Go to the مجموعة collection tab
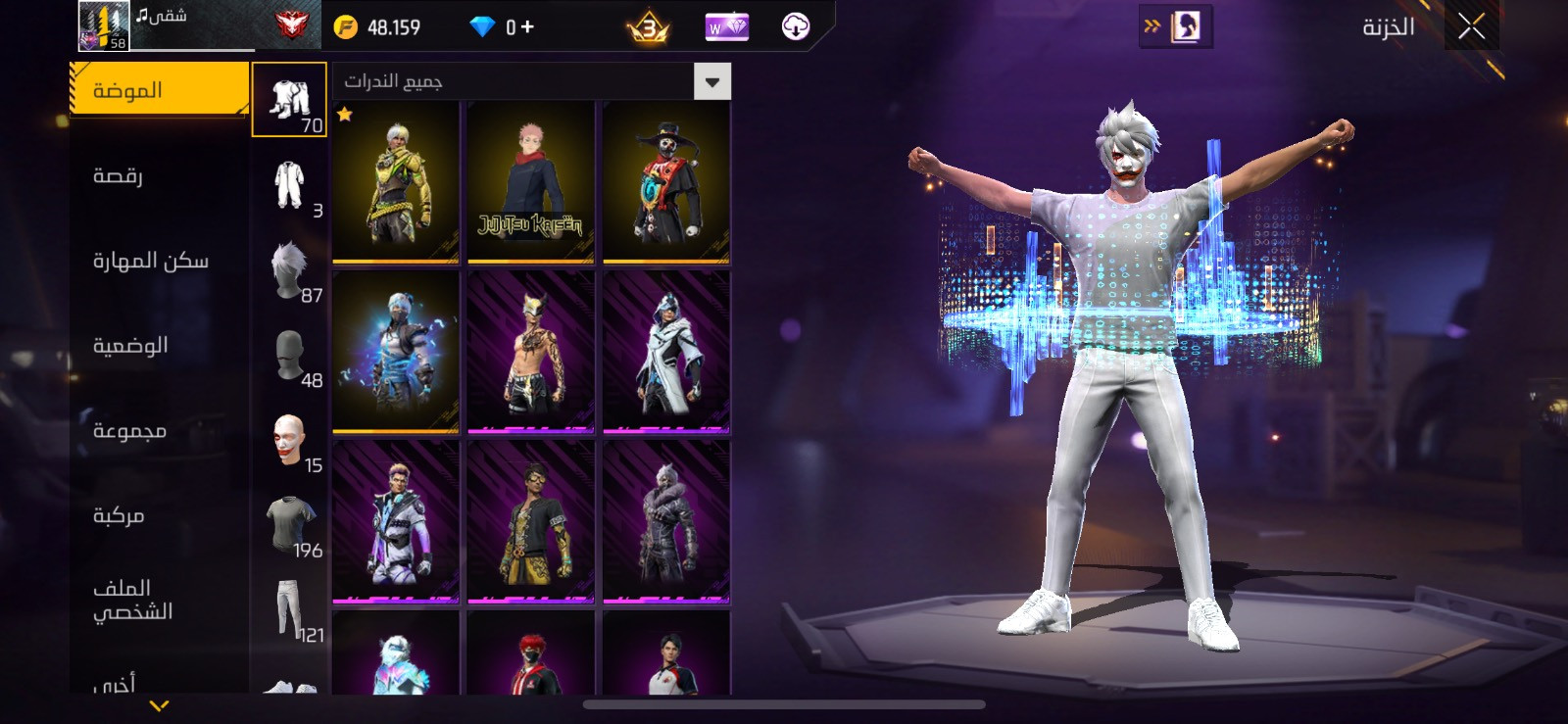1568x724 pixels. tap(129, 430)
